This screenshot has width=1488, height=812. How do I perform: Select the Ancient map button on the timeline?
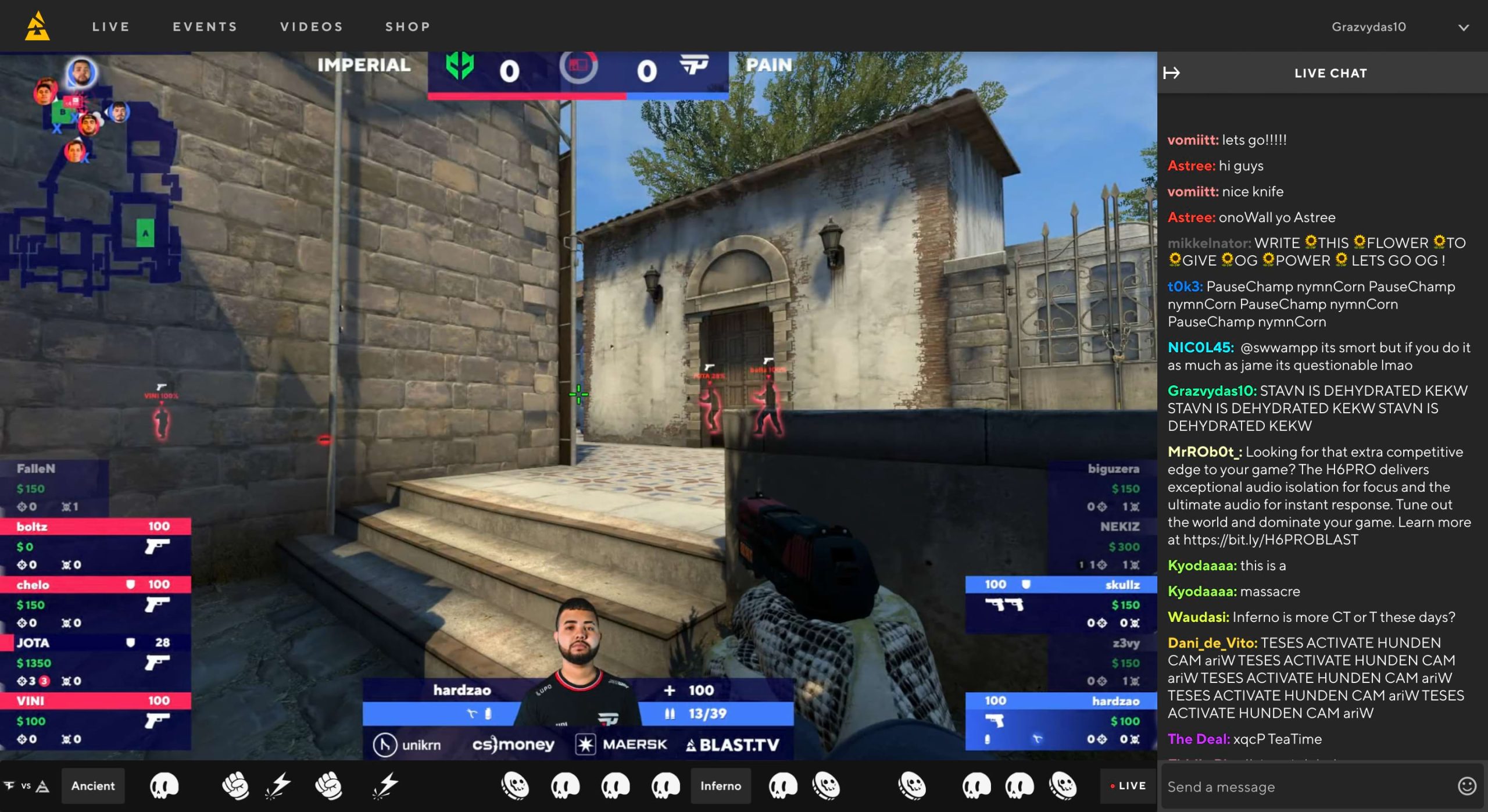tap(93, 785)
